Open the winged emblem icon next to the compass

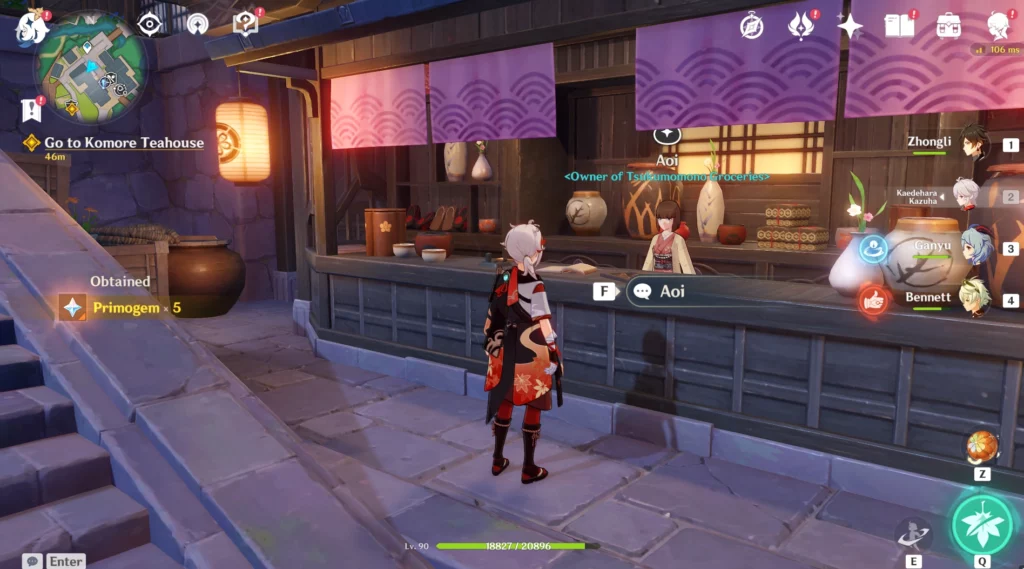point(801,26)
